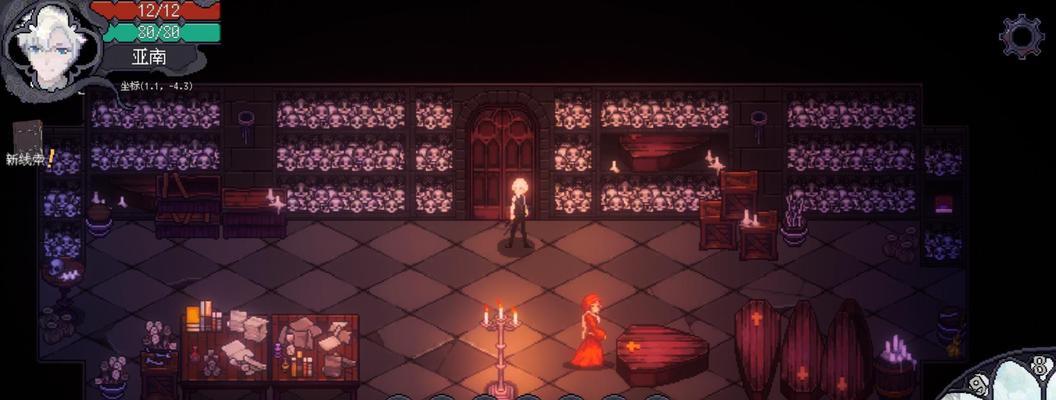This screenshot has width=1056, height=400.
Task: Open the gear settings menu
Action: click(1021, 37)
